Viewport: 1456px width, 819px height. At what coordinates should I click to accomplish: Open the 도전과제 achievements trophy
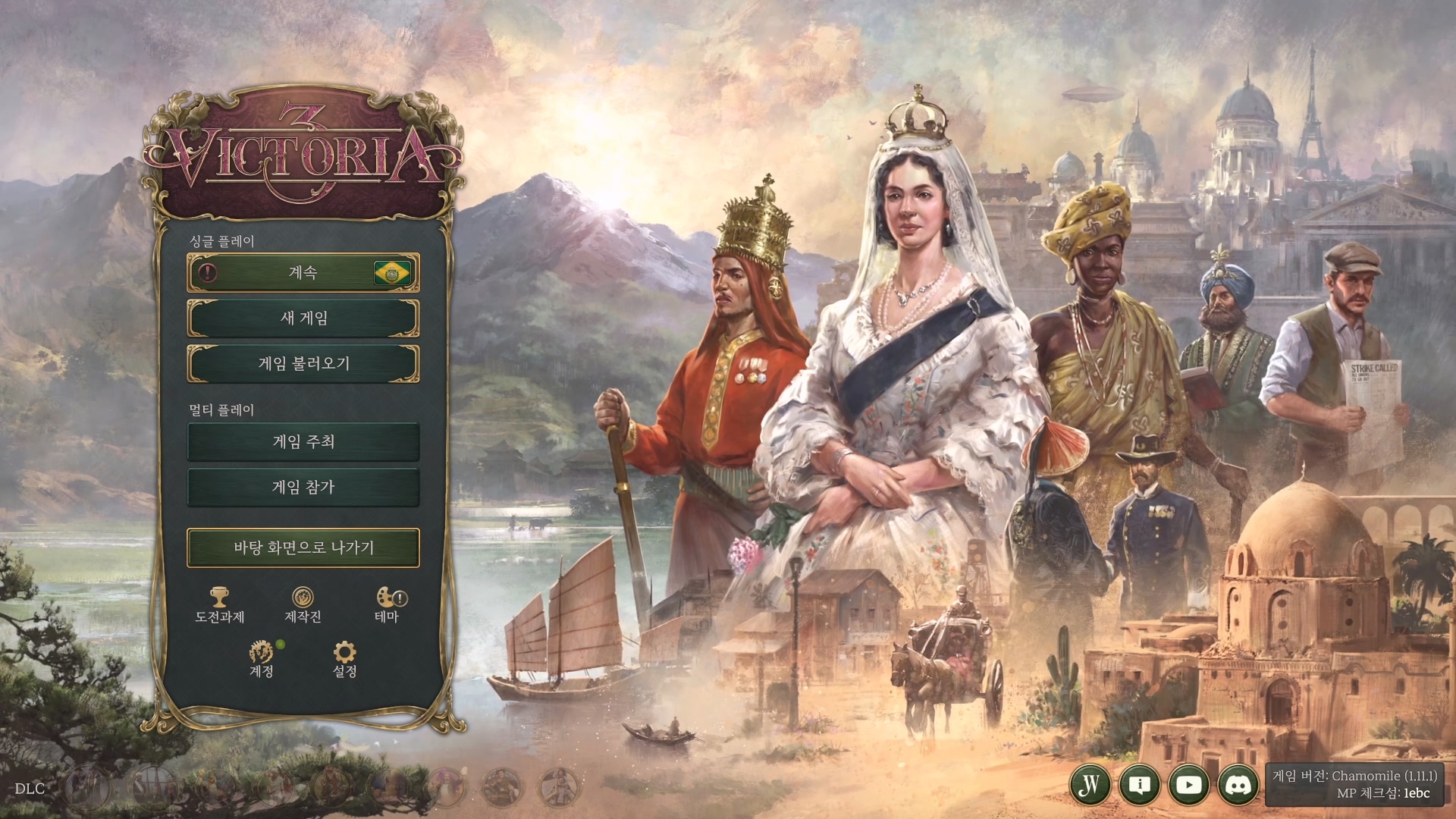click(x=220, y=604)
